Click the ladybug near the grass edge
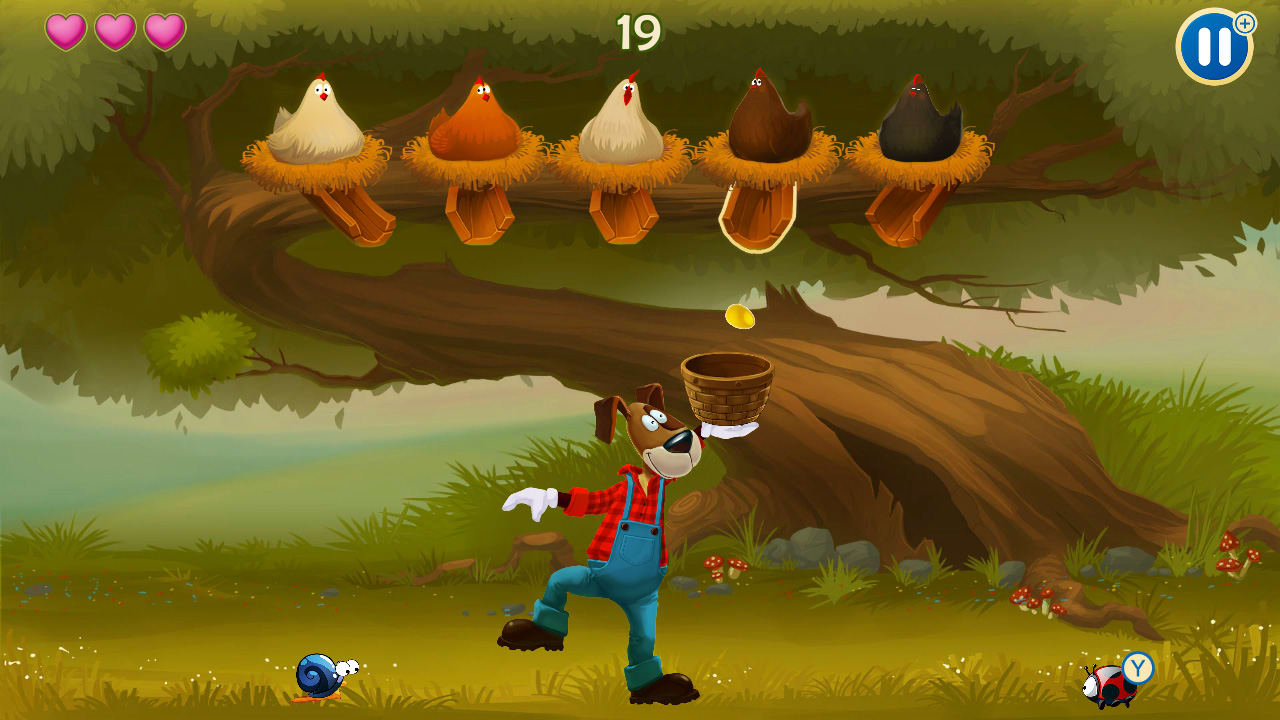 tap(1106, 685)
